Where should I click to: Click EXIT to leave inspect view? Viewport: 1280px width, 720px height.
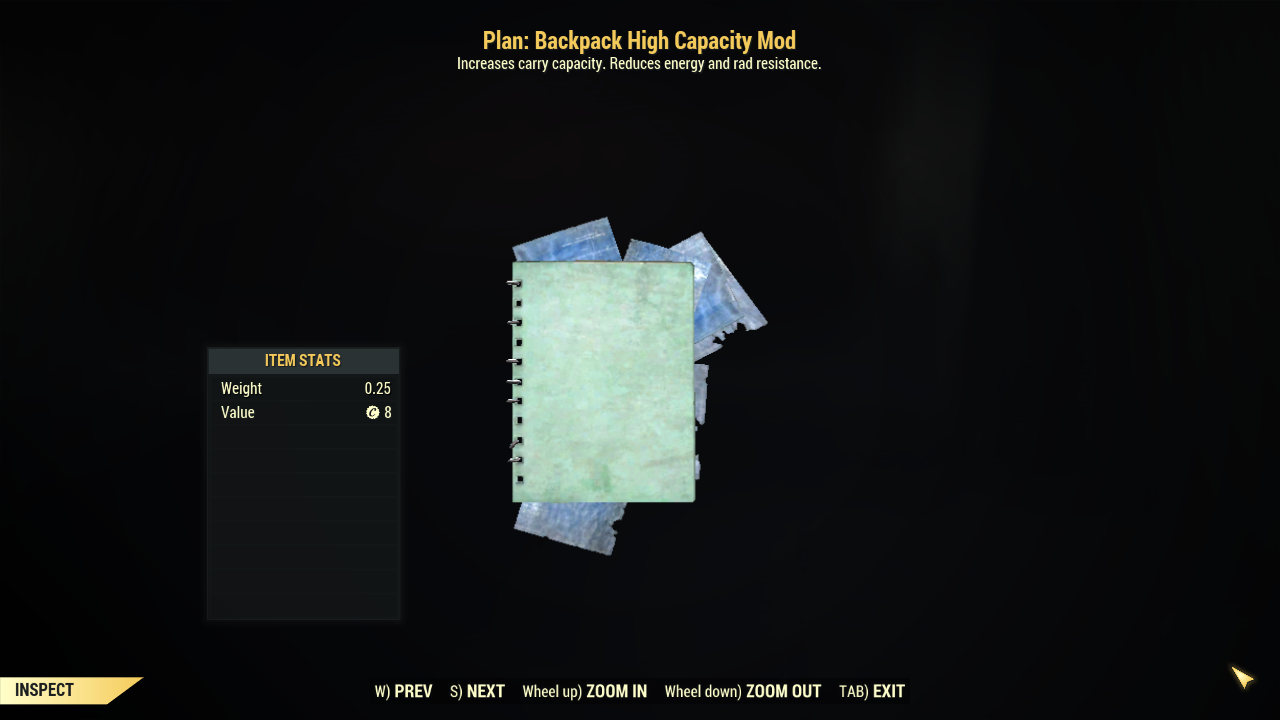coord(889,691)
